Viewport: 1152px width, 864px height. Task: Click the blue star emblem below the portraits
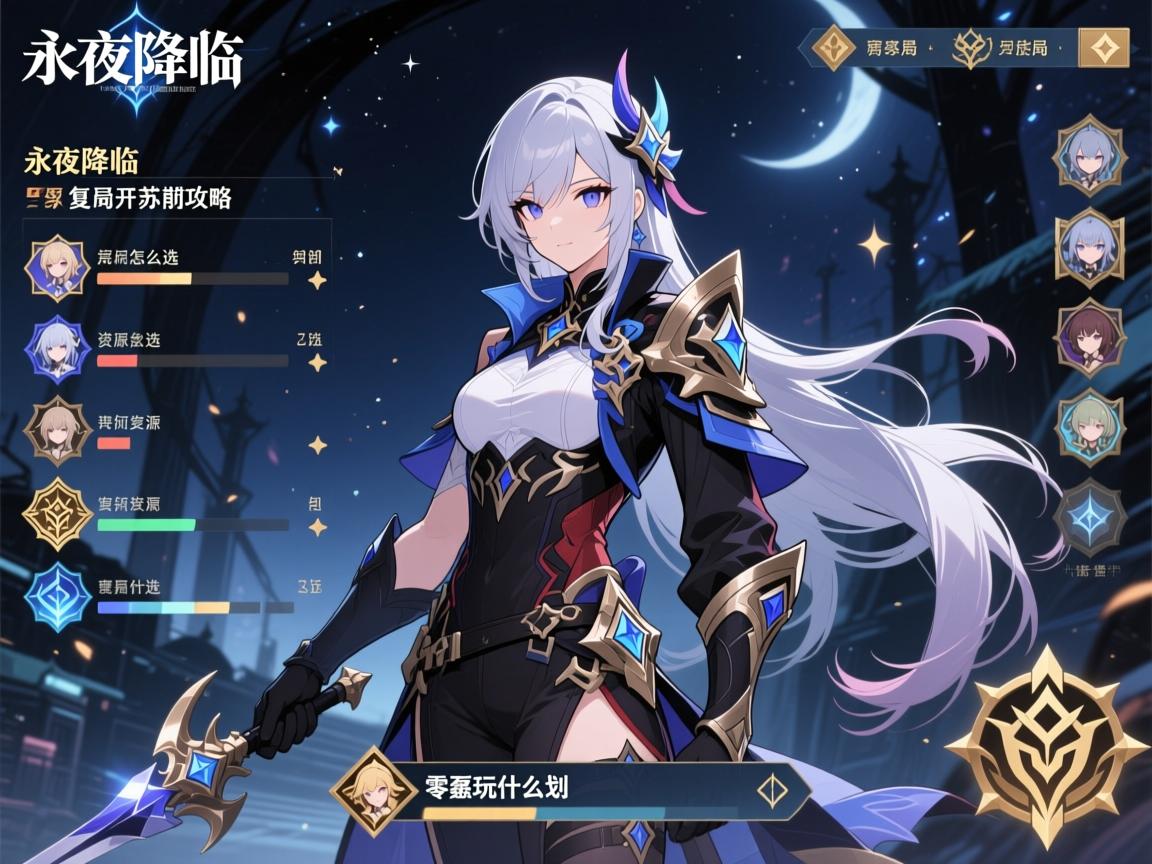(1089, 516)
